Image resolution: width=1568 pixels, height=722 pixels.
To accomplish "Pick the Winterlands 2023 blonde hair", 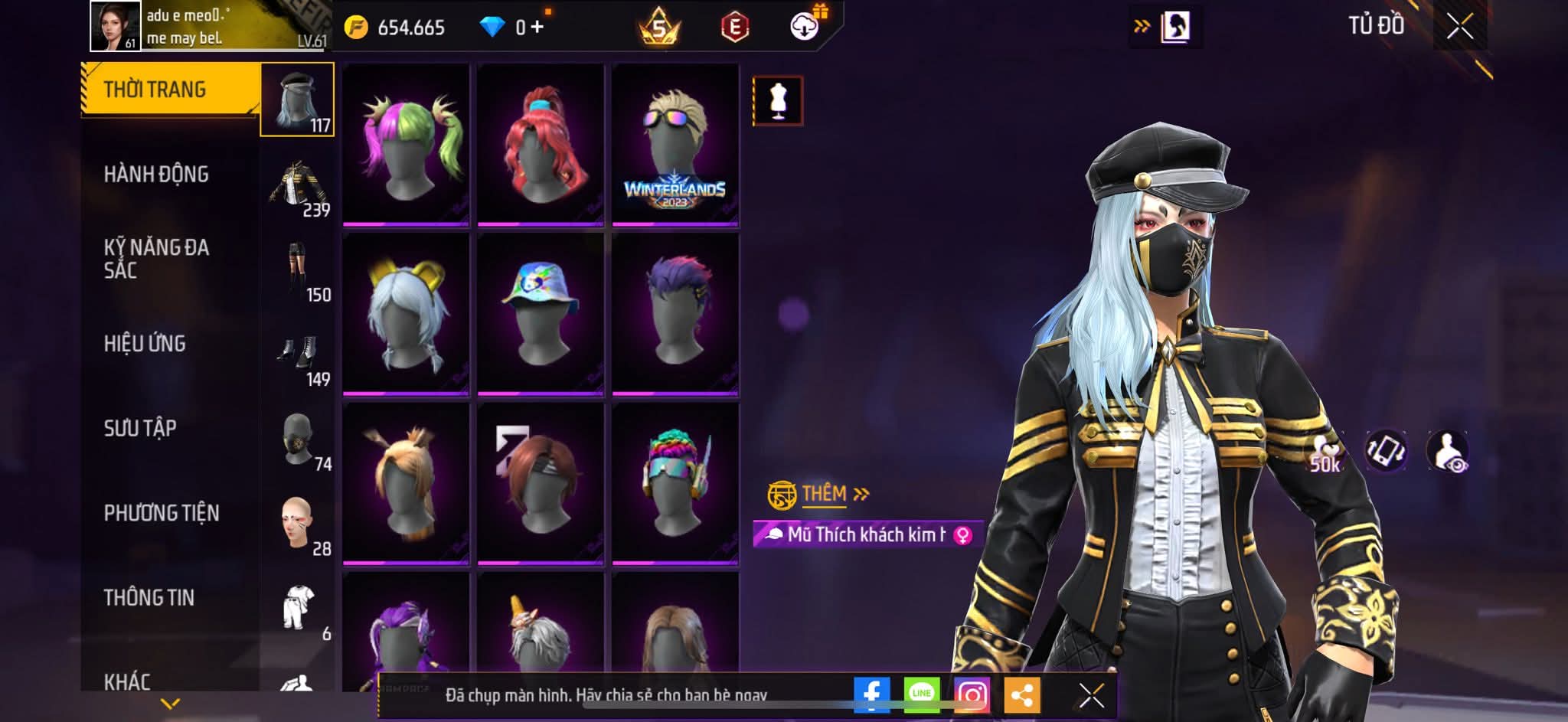I will click(x=675, y=143).
